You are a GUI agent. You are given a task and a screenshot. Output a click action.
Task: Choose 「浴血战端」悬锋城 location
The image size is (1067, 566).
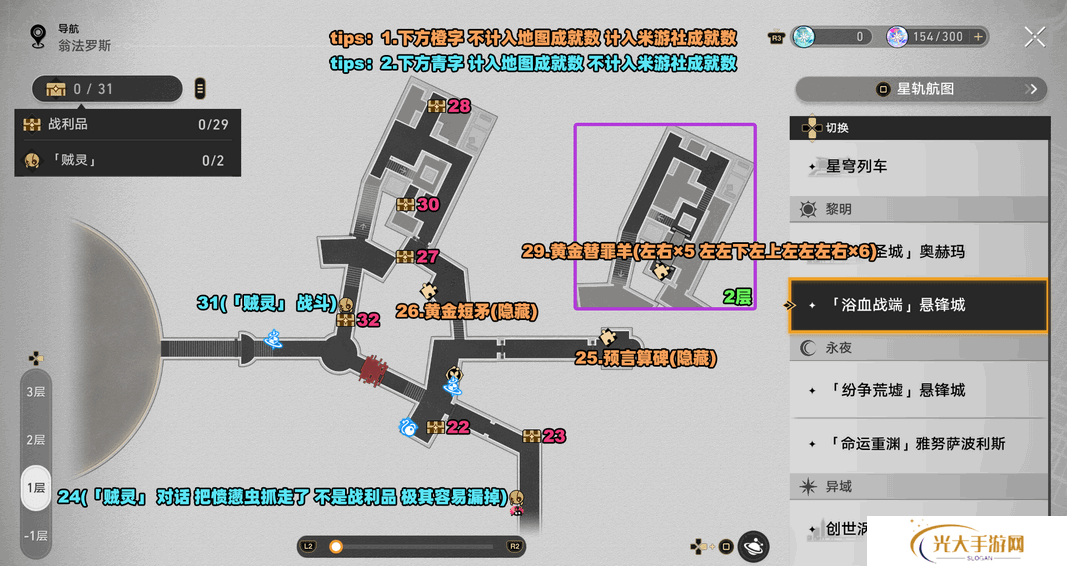(x=918, y=305)
